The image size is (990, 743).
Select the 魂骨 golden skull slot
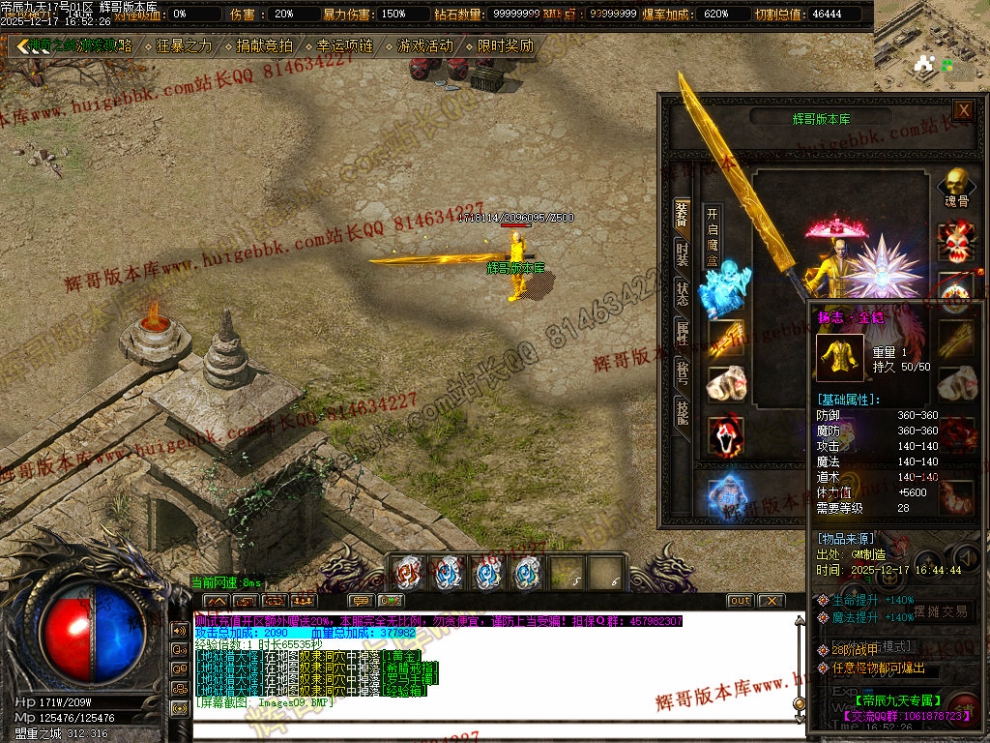click(x=956, y=188)
